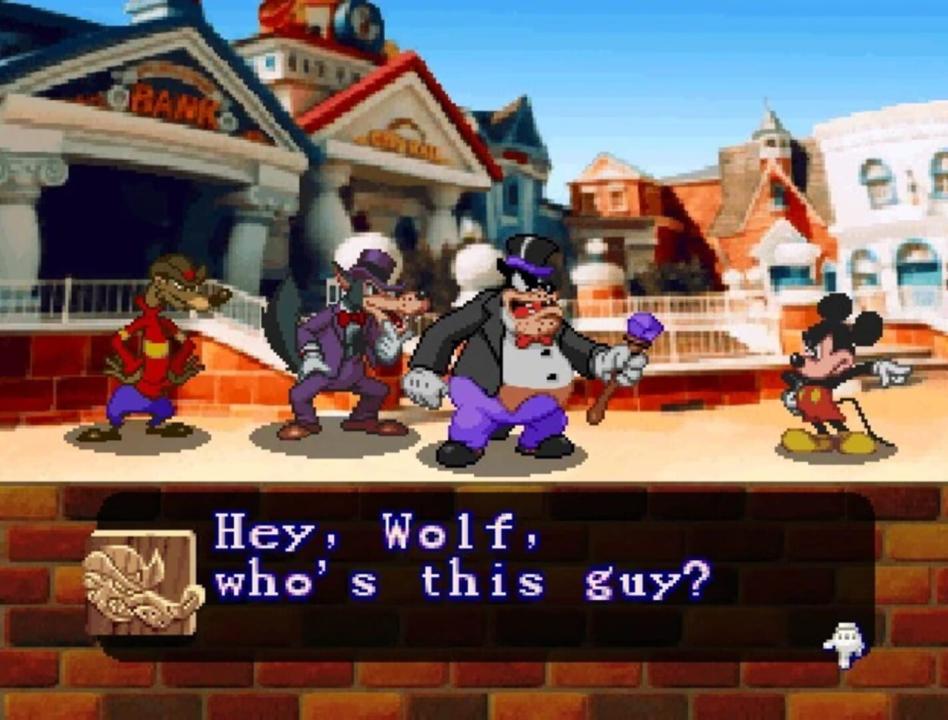Advance the dialogue with the white glove icon
Viewport: 948px width, 720px height.
coord(843,644)
